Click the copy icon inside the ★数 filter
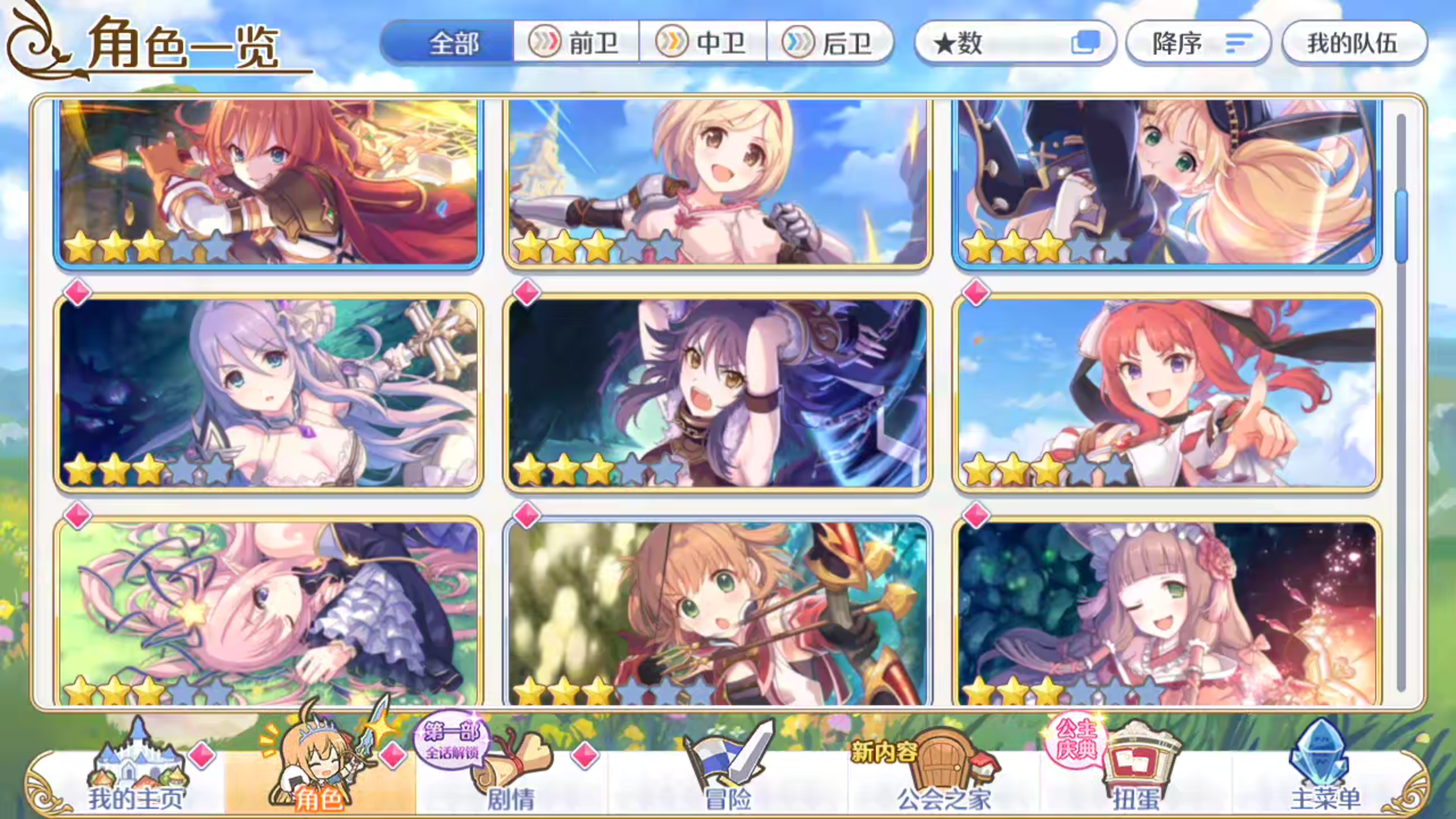Image resolution: width=1456 pixels, height=819 pixels. click(x=1087, y=43)
